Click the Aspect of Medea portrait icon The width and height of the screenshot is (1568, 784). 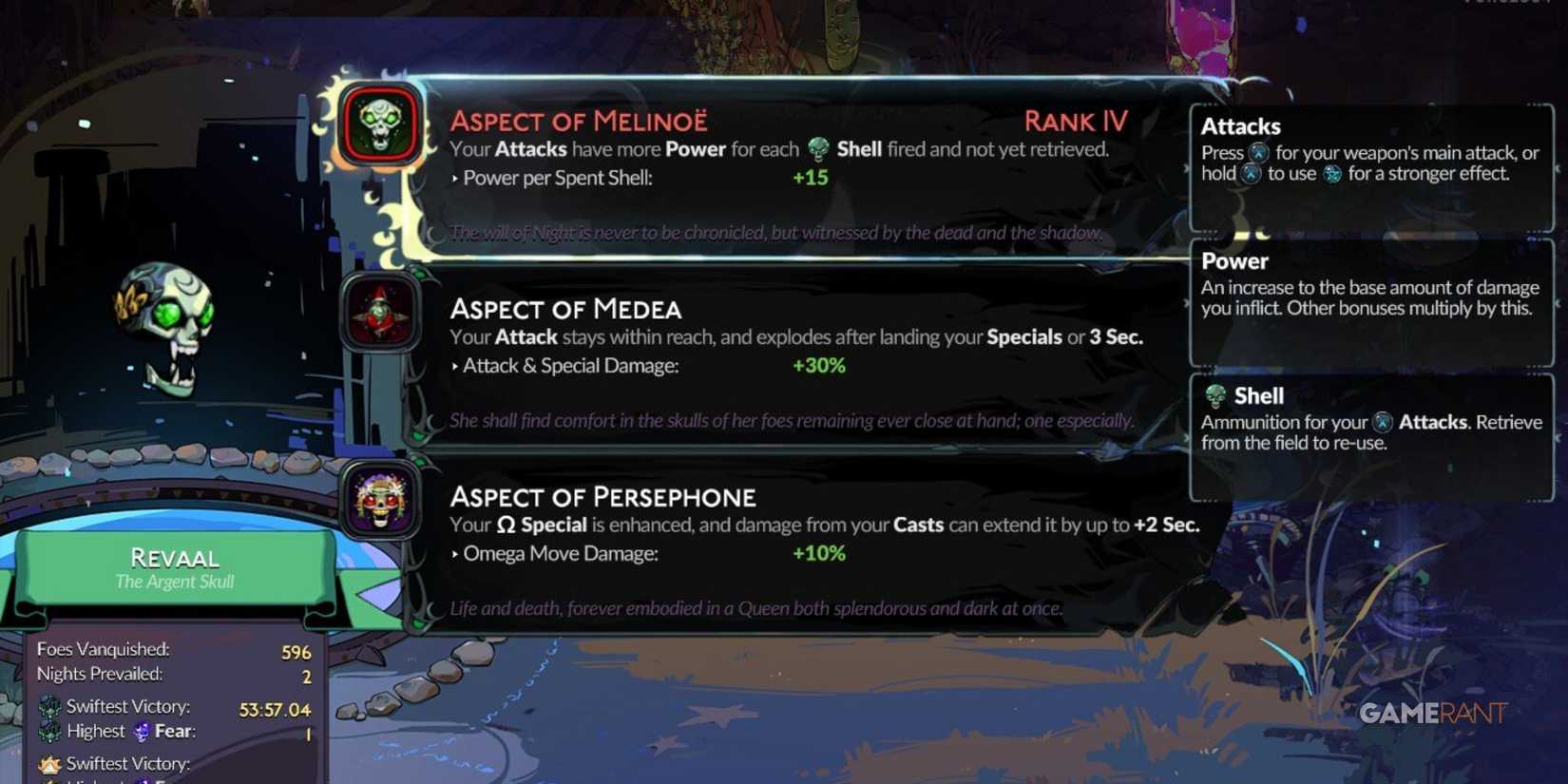(x=379, y=314)
